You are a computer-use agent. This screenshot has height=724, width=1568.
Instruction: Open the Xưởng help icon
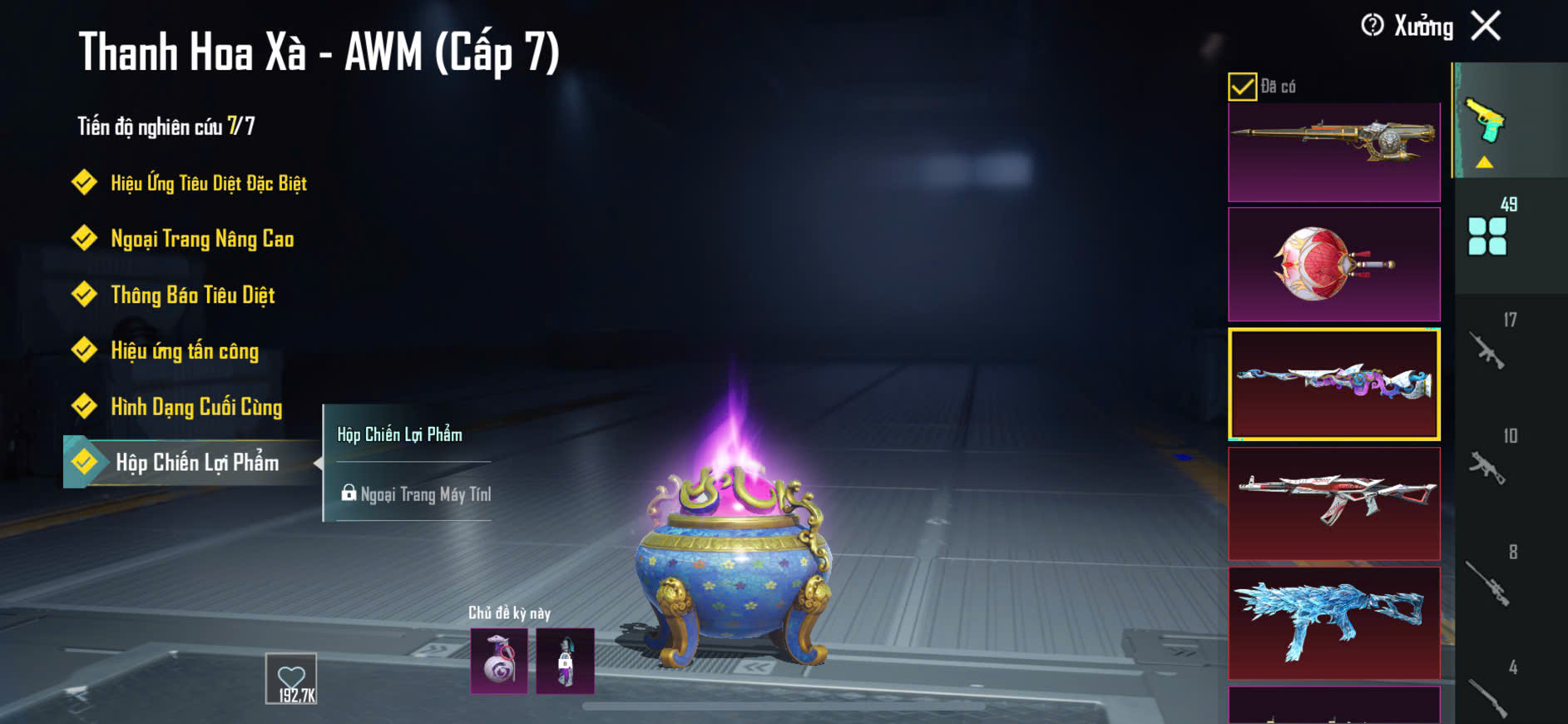[1373, 26]
